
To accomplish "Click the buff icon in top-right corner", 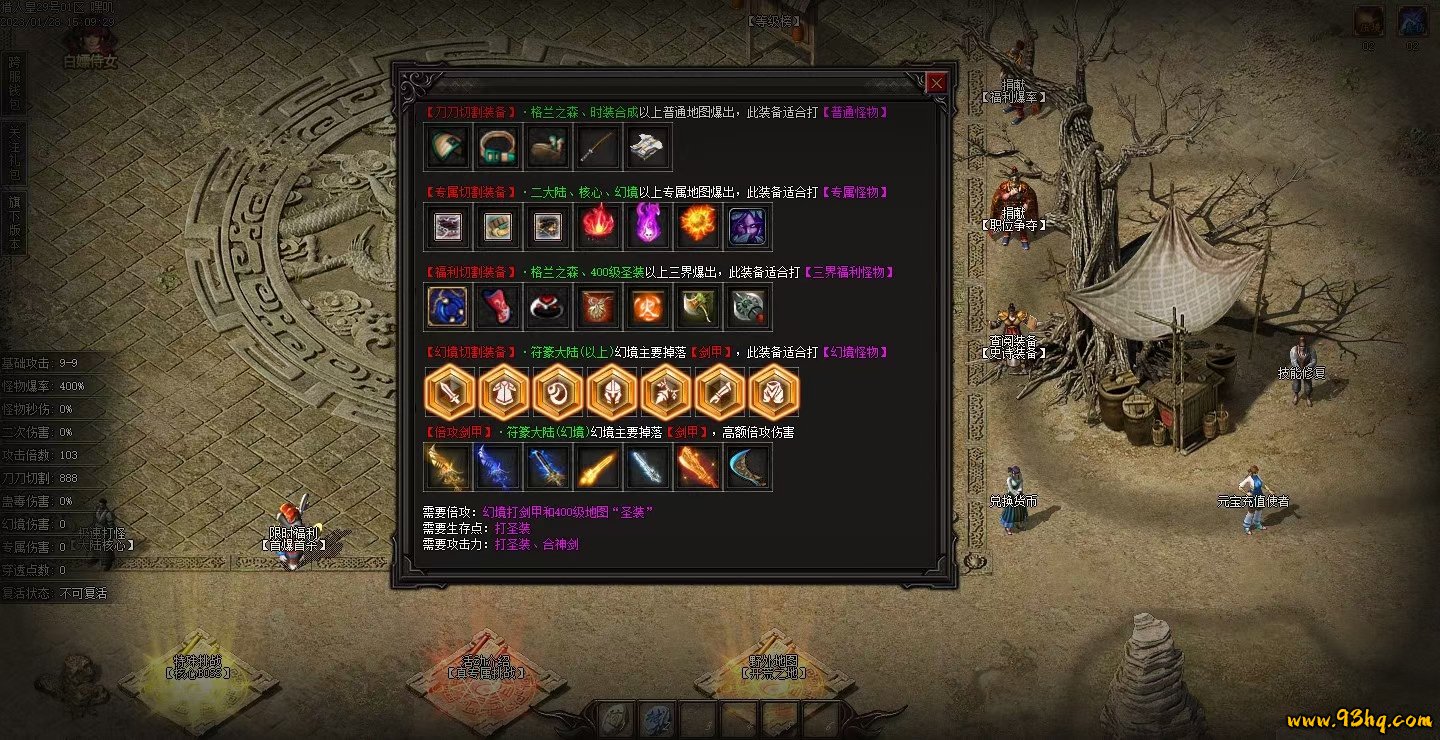I will click(x=1369, y=21).
